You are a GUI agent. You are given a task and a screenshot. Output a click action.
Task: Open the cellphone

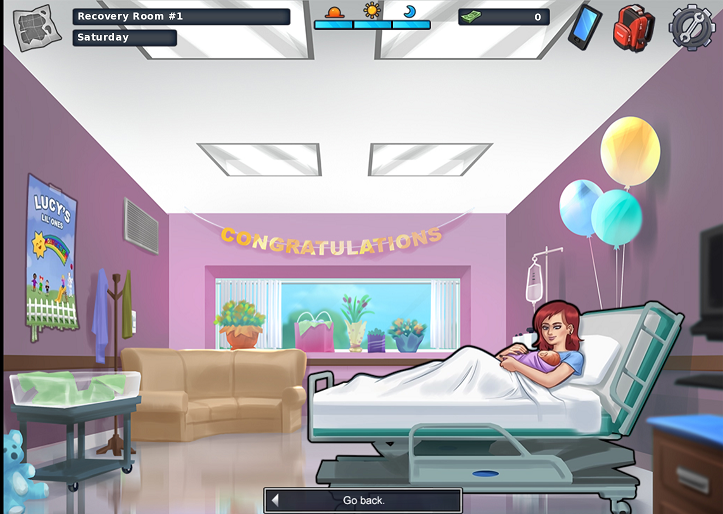[584, 26]
